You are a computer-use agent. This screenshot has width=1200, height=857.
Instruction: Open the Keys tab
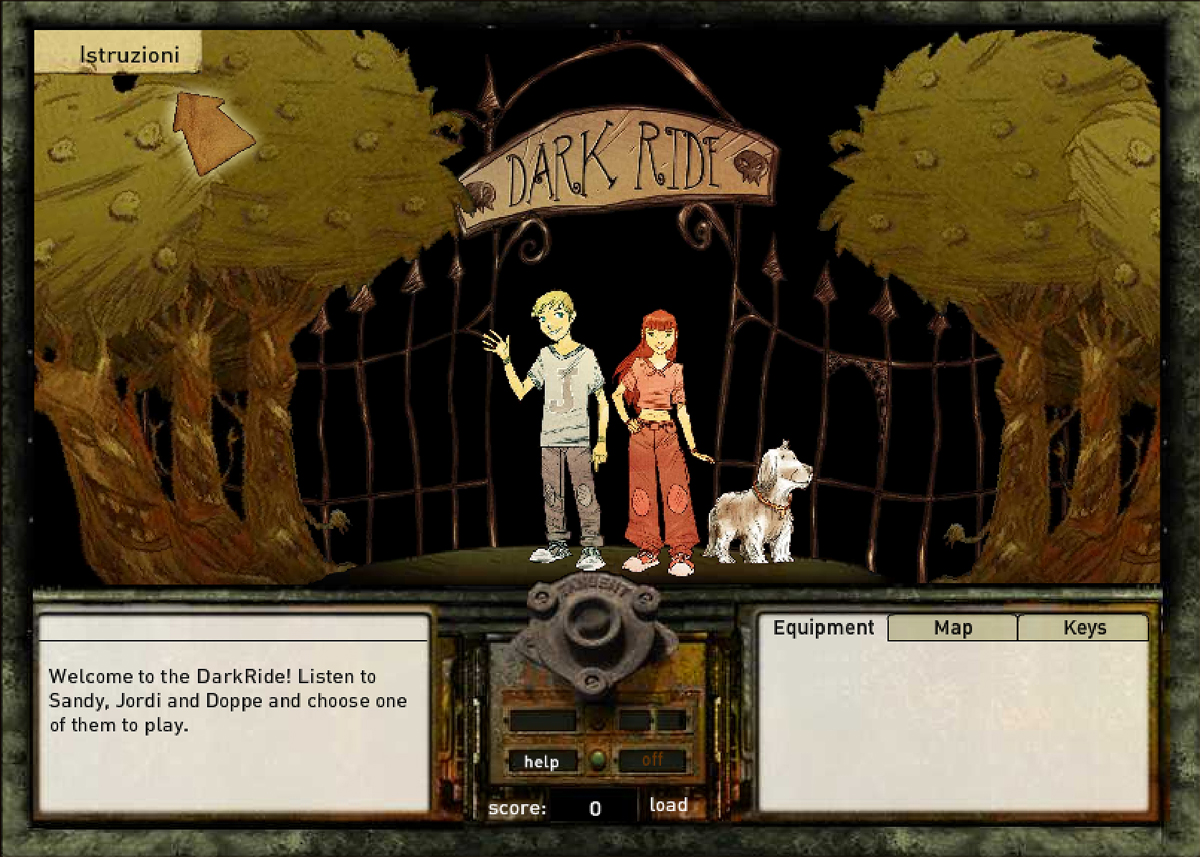point(1084,628)
